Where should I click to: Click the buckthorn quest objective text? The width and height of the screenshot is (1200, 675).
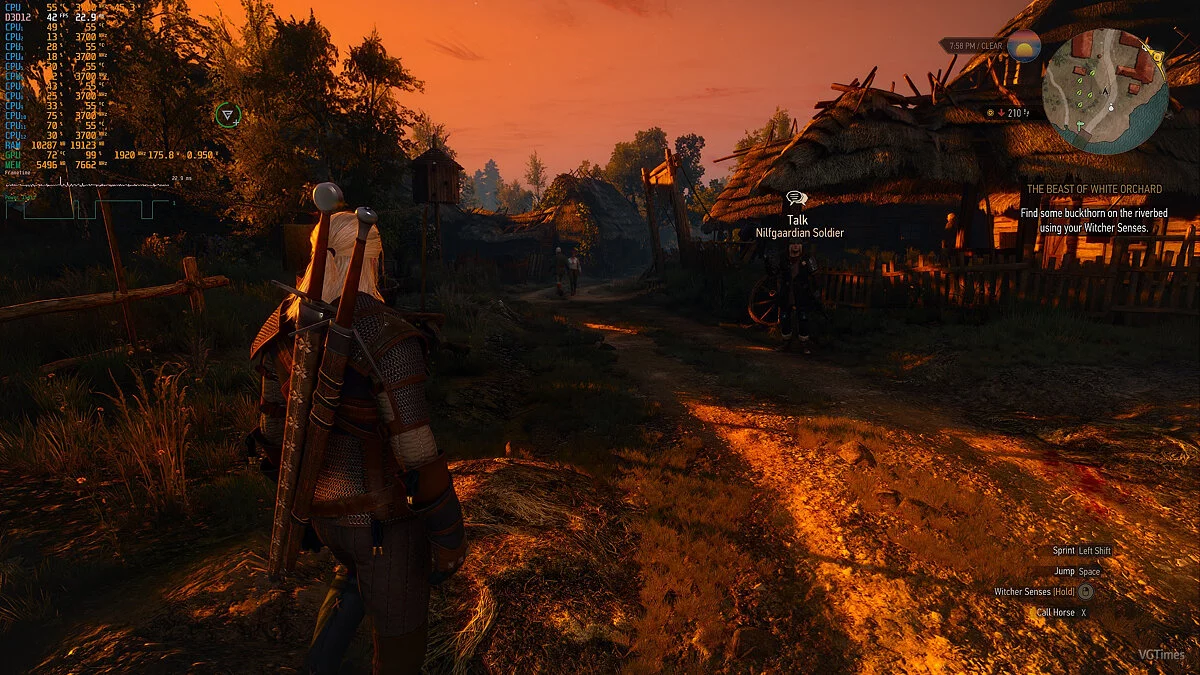[1094, 220]
